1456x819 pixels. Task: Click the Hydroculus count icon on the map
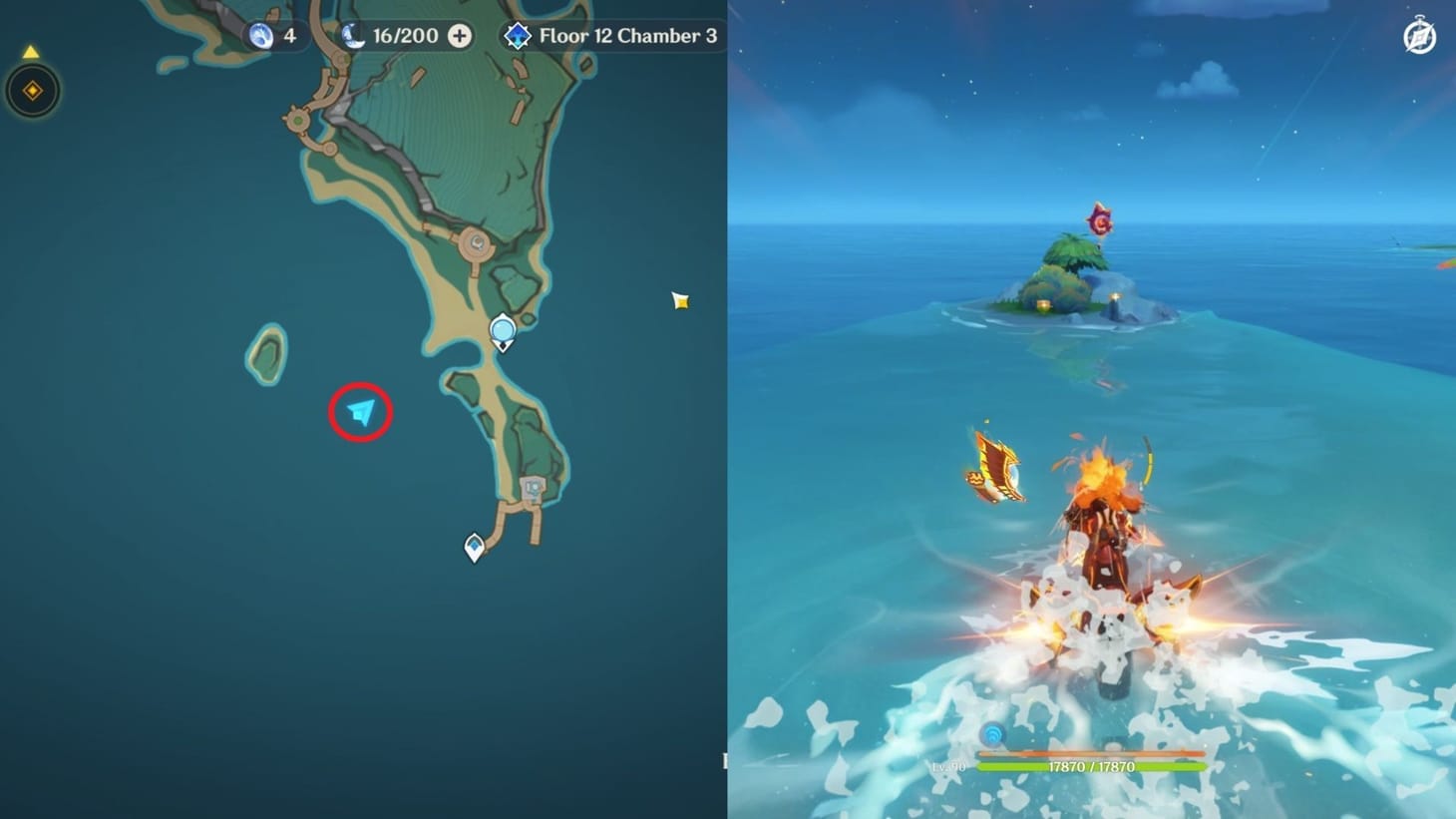(x=261, y=35)
